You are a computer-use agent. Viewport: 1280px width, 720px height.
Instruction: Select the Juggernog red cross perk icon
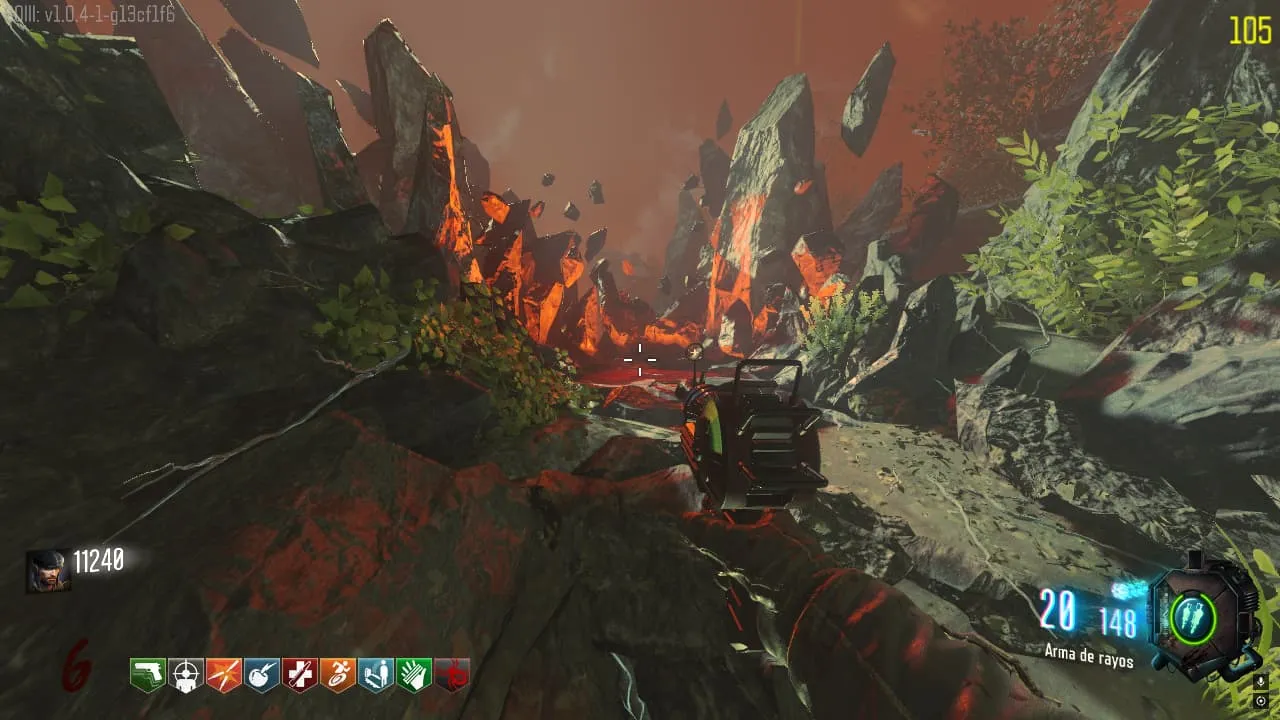coord(300,675)
